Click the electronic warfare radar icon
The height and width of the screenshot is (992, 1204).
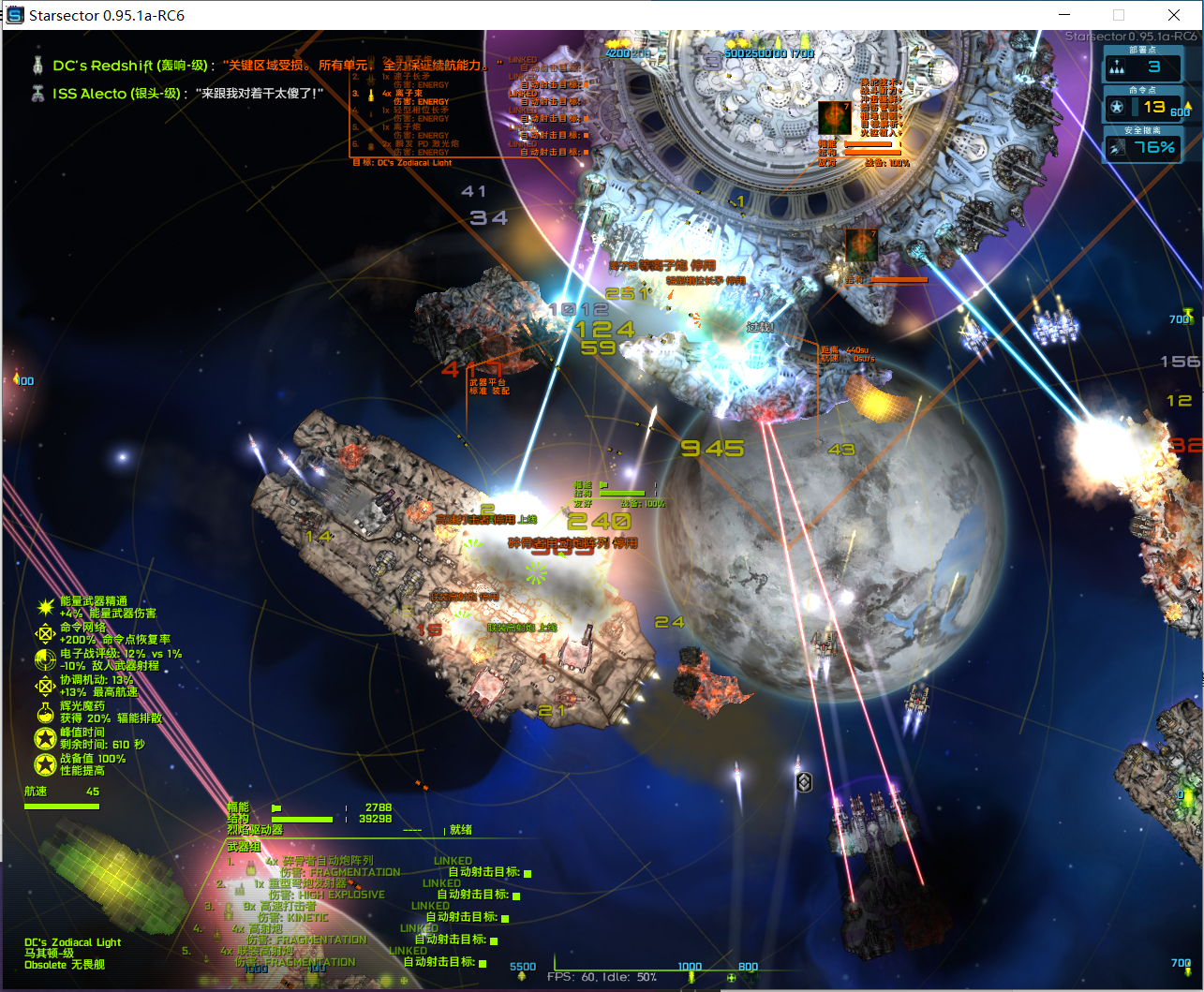[x=44, y=659]
